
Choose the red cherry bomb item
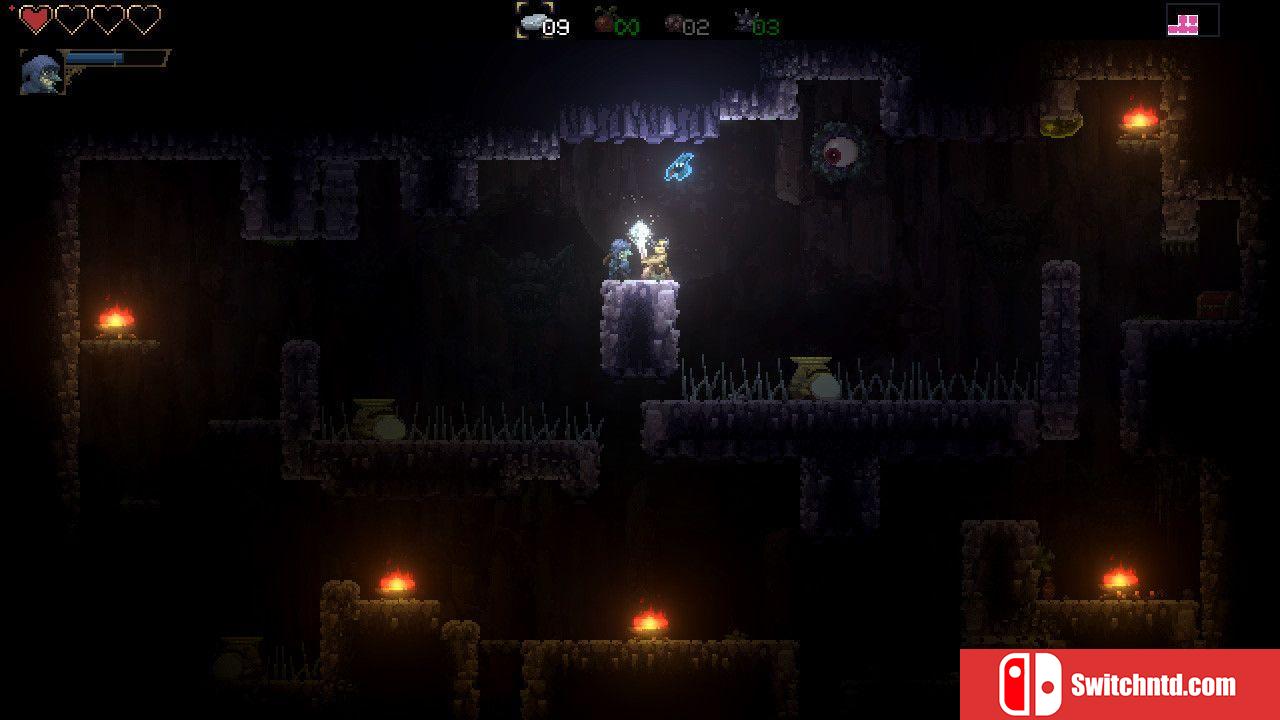(604, 20)
